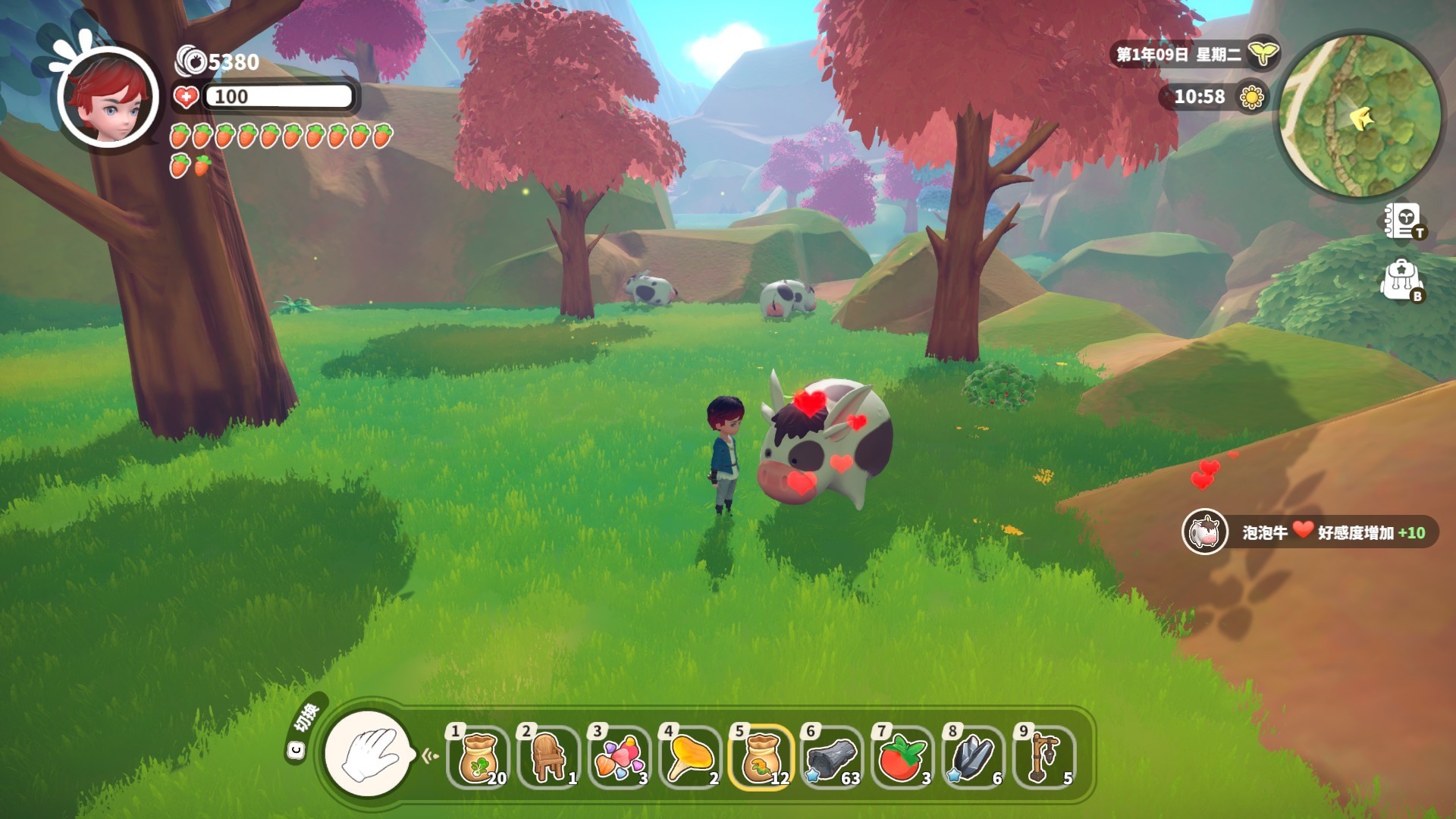Select the colorful candy hearts slot
Screen dimensions: 1456x819
(620, 758)
